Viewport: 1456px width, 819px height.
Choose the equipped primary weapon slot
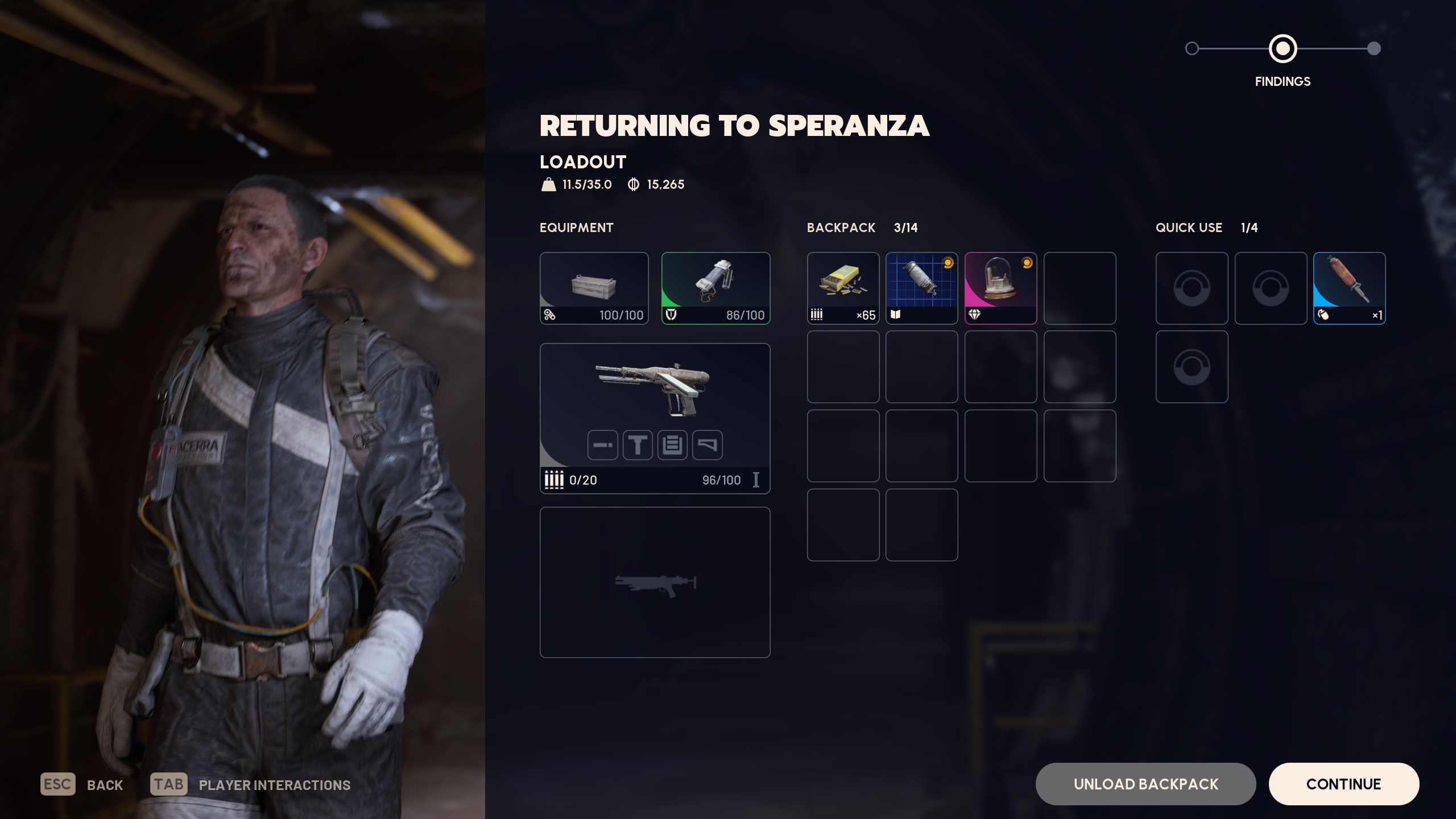(x=655, y=392)
